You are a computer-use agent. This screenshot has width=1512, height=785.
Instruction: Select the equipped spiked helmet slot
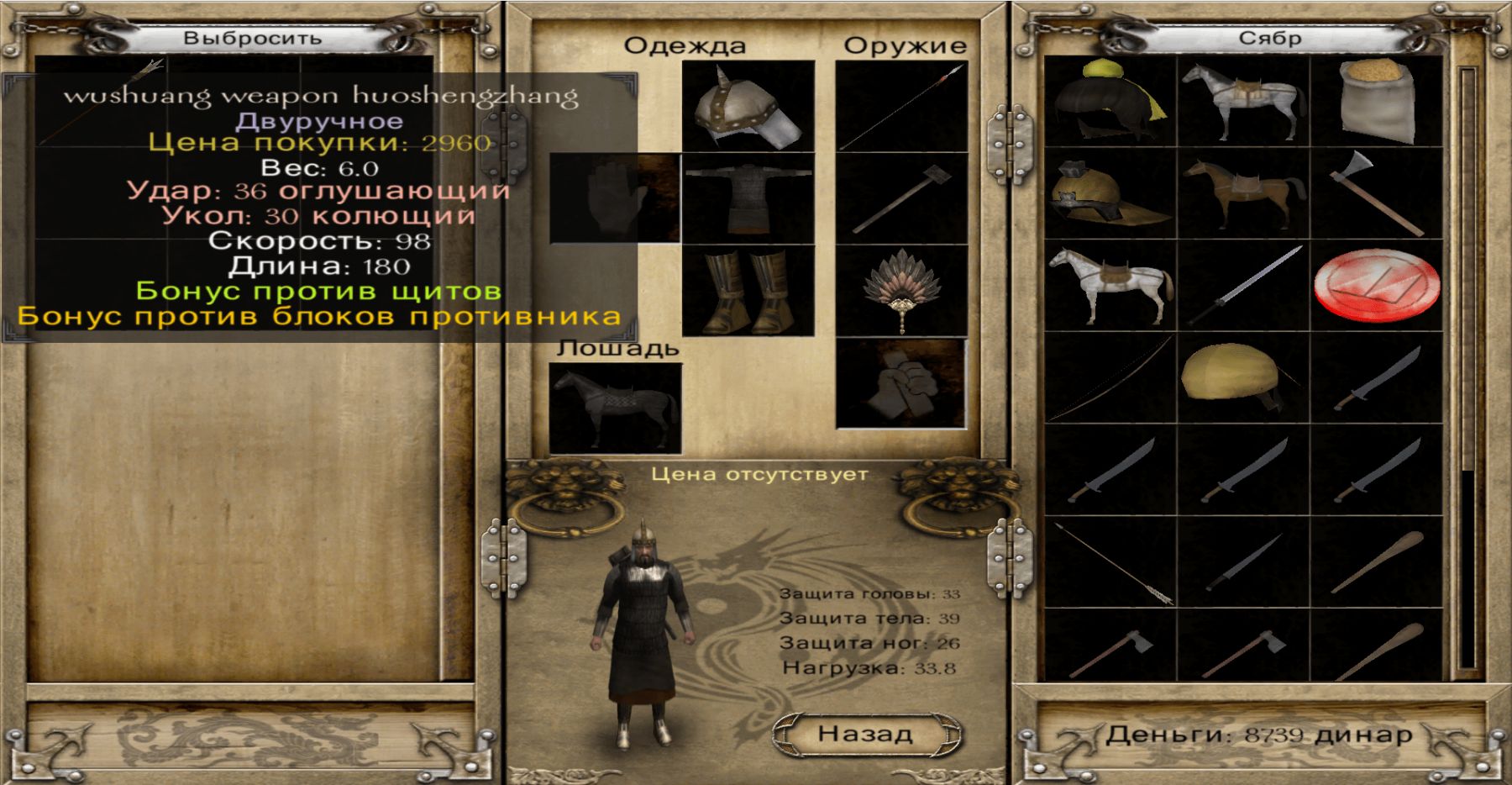tap(748, 107)
